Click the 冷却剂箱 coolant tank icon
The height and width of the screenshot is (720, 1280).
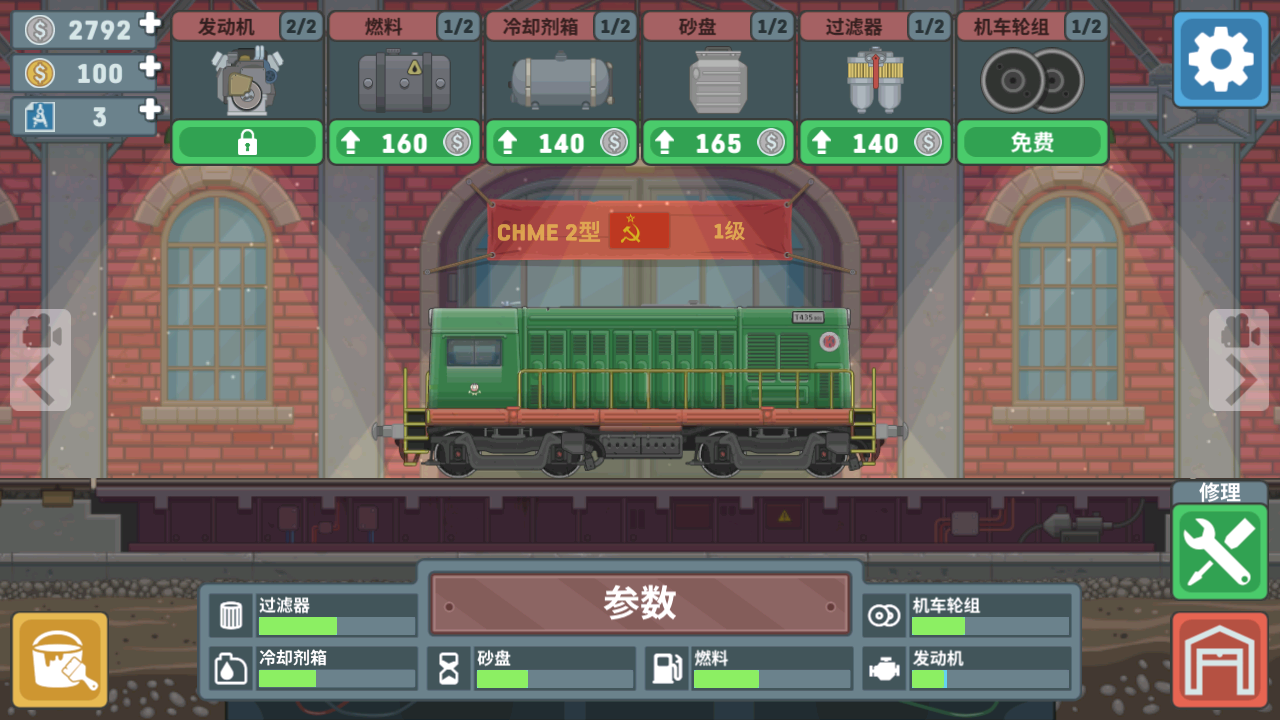(561, 80)
